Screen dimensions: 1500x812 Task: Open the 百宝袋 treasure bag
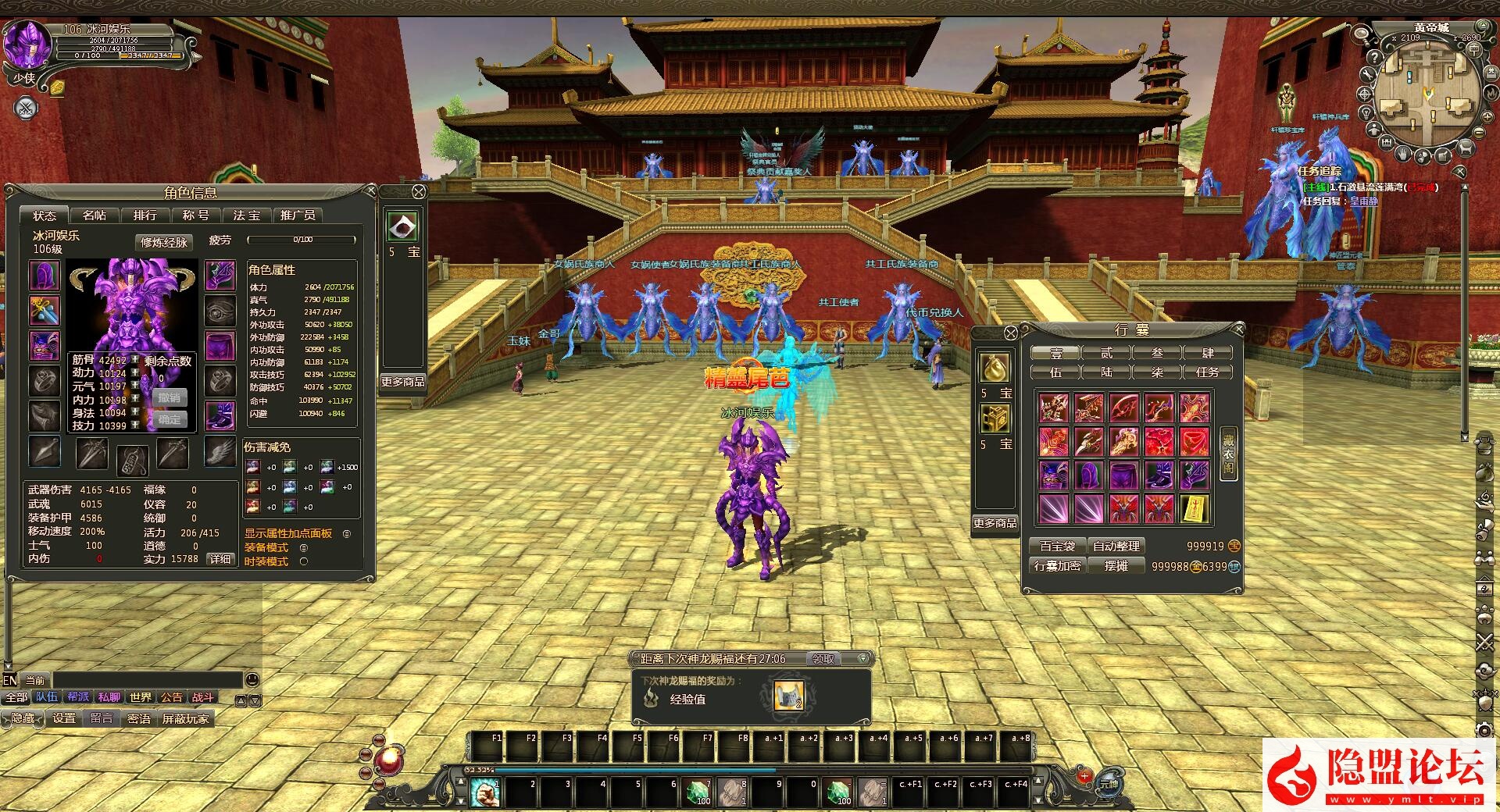(x=1056, y=546)
